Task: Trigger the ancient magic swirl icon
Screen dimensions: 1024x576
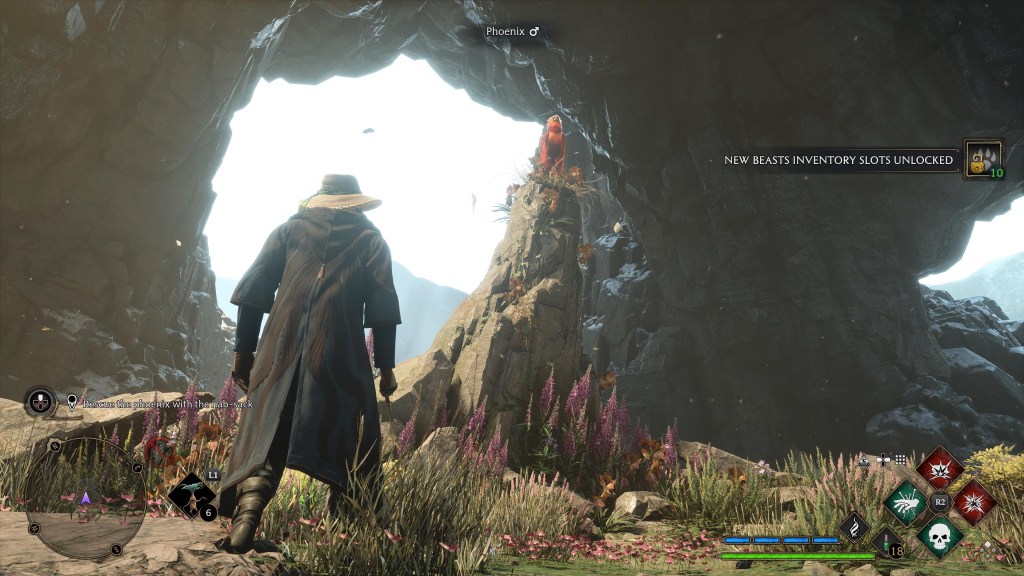Action: (854, 526)
